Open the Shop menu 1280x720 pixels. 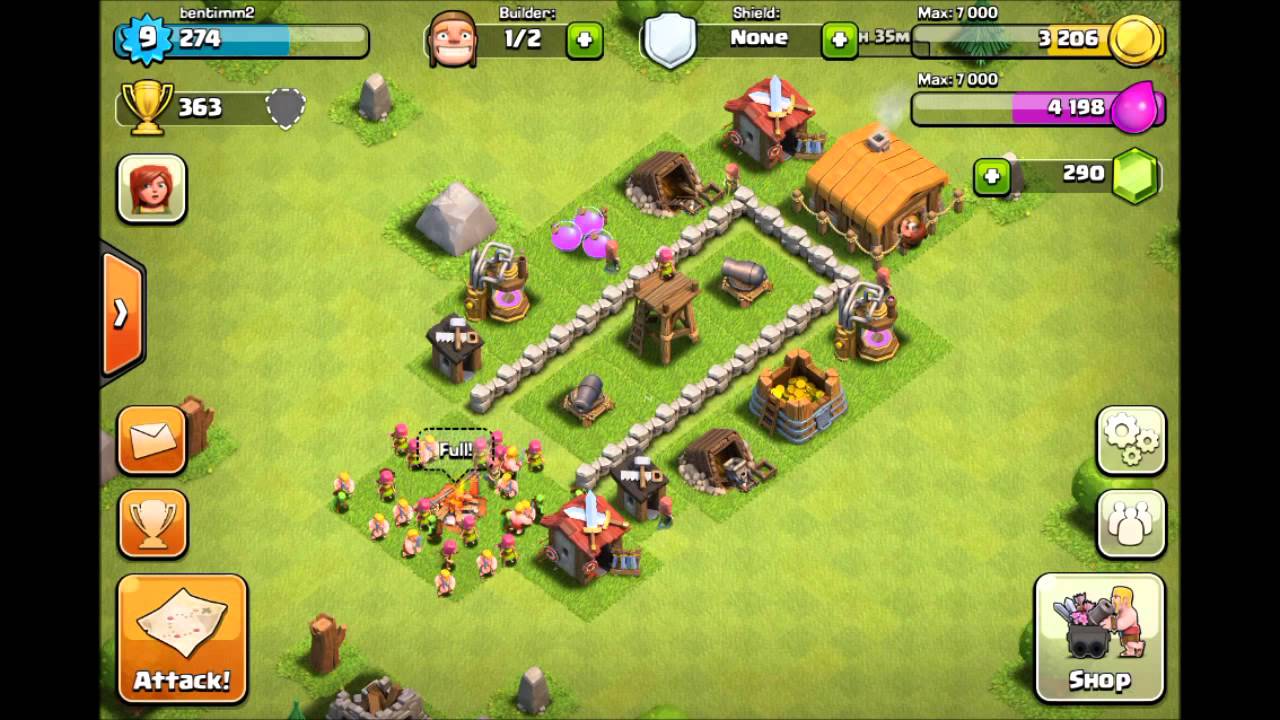(1099, 637)
